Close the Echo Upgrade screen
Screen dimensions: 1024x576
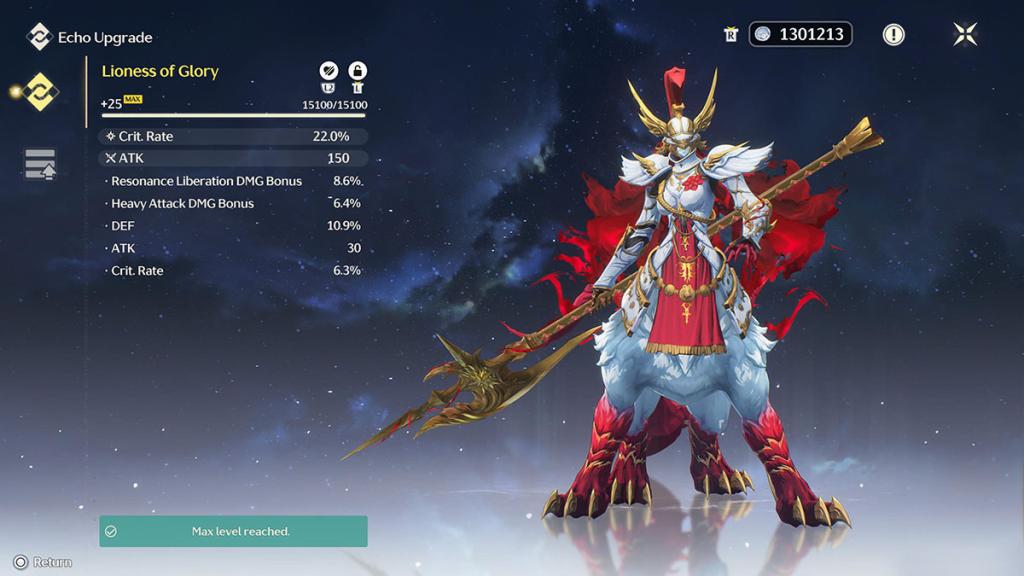coord(965,34)
